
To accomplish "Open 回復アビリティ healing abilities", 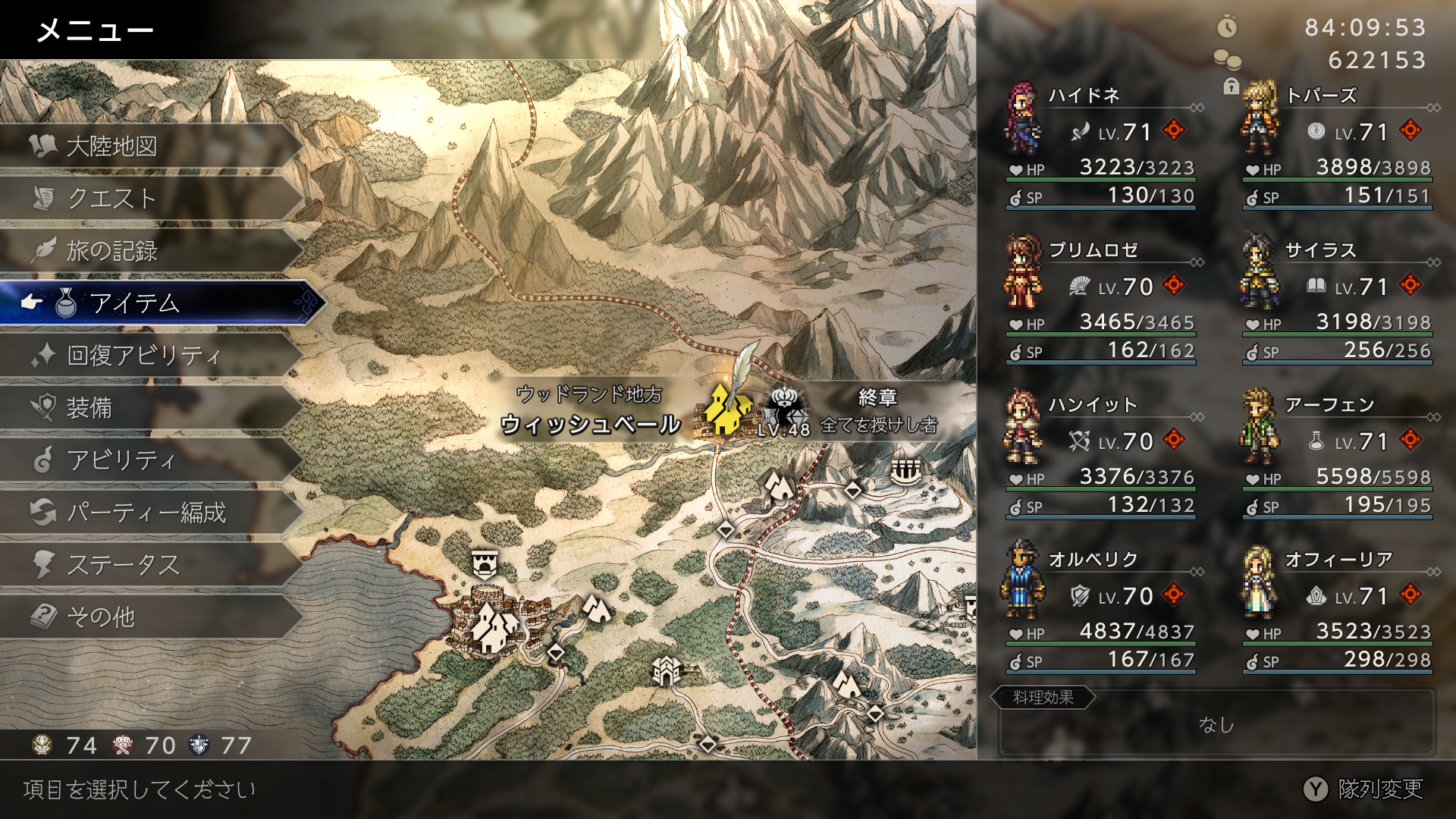I will pos(144,355).
